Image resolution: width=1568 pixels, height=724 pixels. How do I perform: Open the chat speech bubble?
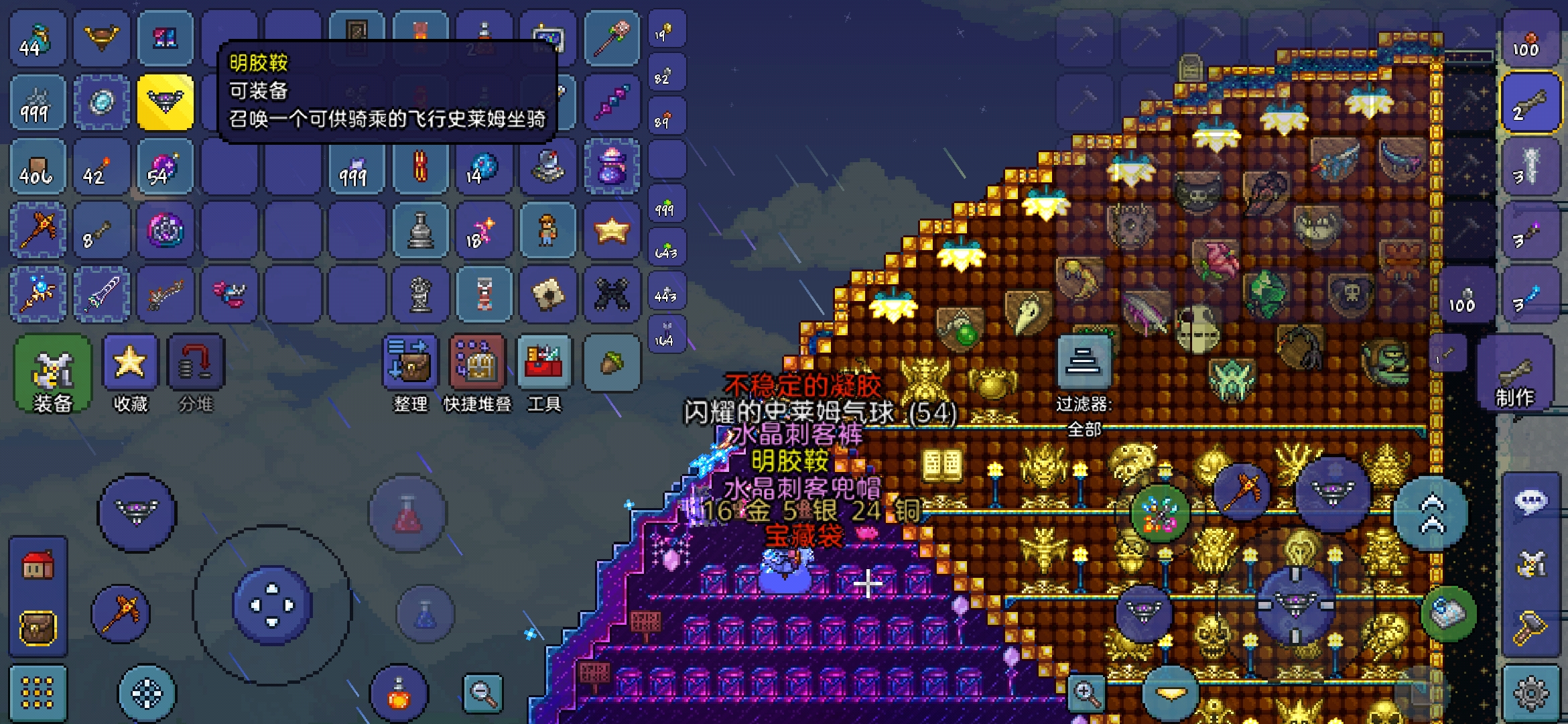tap(1532, 501)
